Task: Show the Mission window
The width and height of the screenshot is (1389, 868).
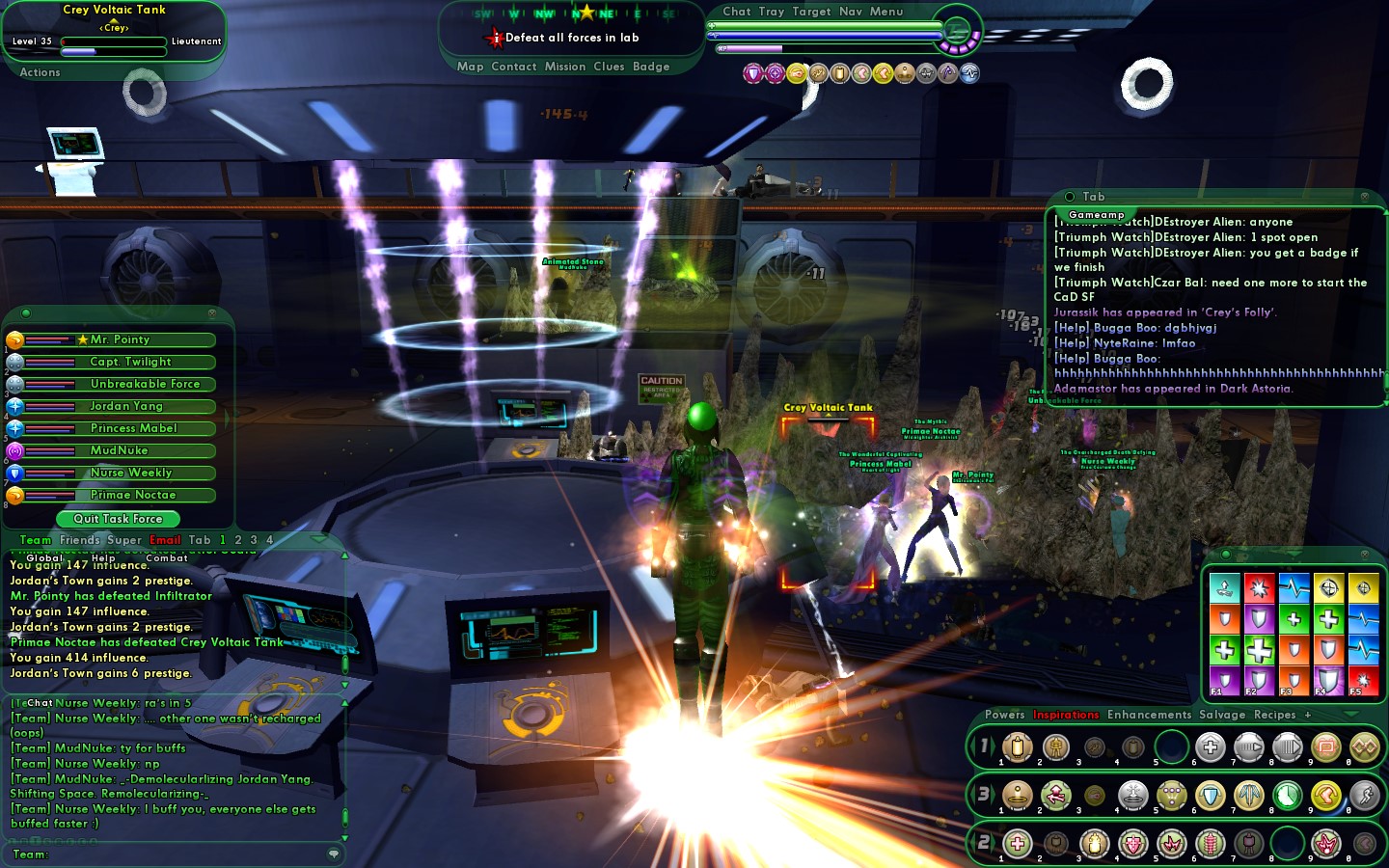Action: pos(565,67)
